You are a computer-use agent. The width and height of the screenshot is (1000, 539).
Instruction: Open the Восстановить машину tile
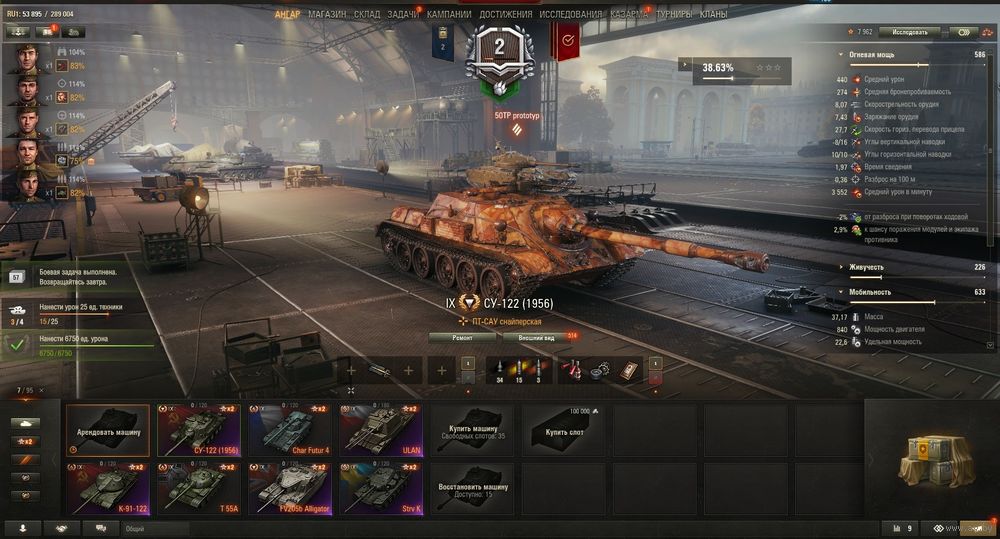[x=472, y=488]
